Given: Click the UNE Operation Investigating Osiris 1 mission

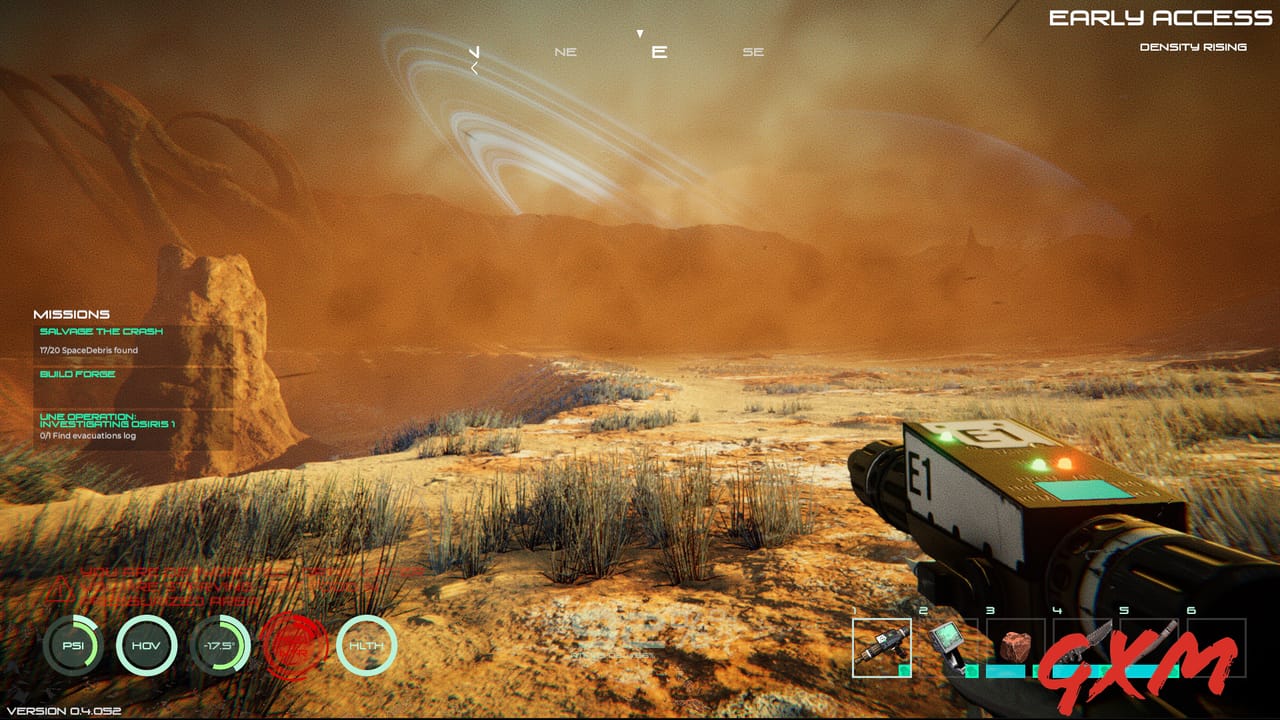Looking at the screenshot, I should 108,420.
